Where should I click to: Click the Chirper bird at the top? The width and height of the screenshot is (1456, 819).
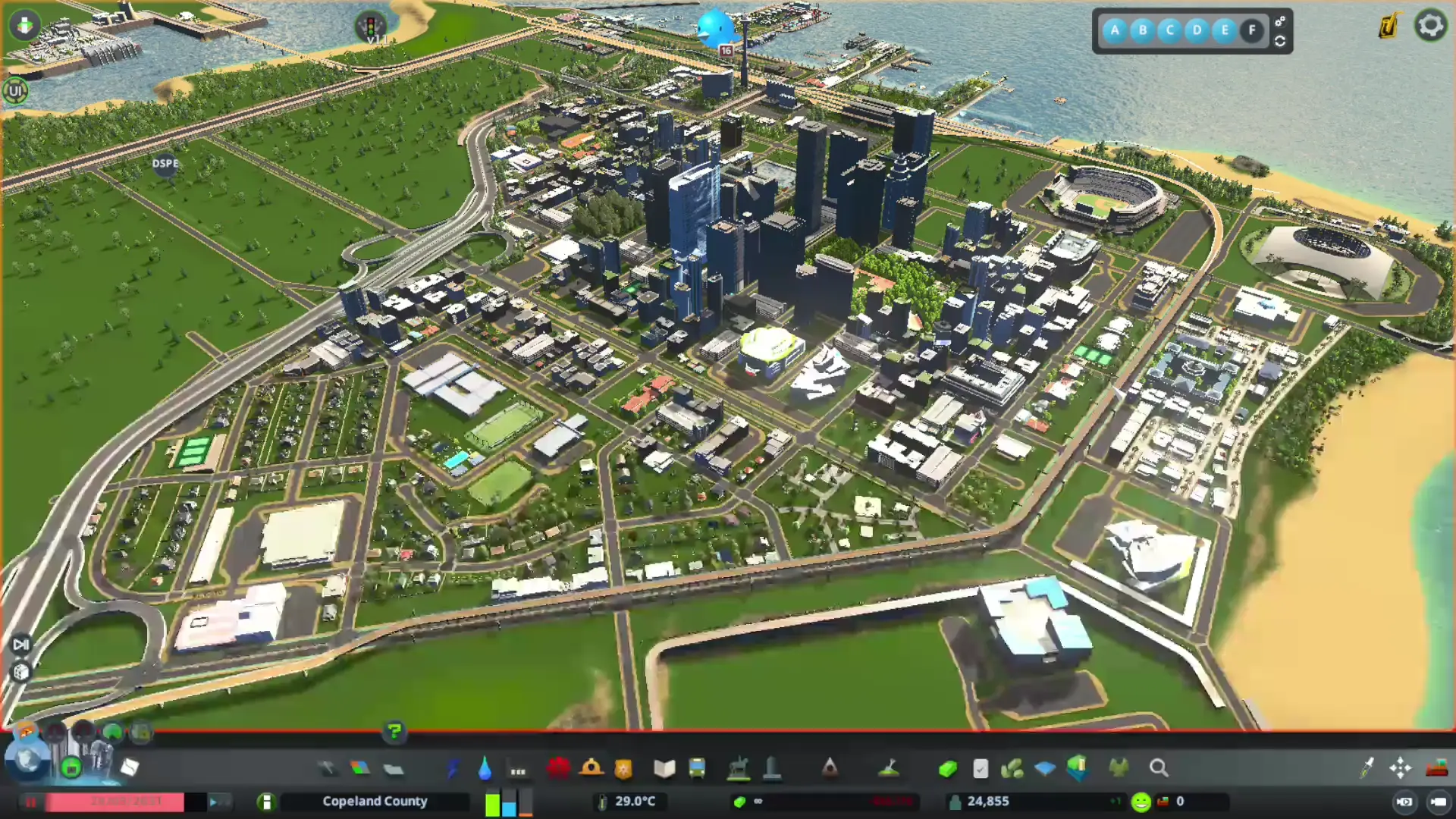716,27
